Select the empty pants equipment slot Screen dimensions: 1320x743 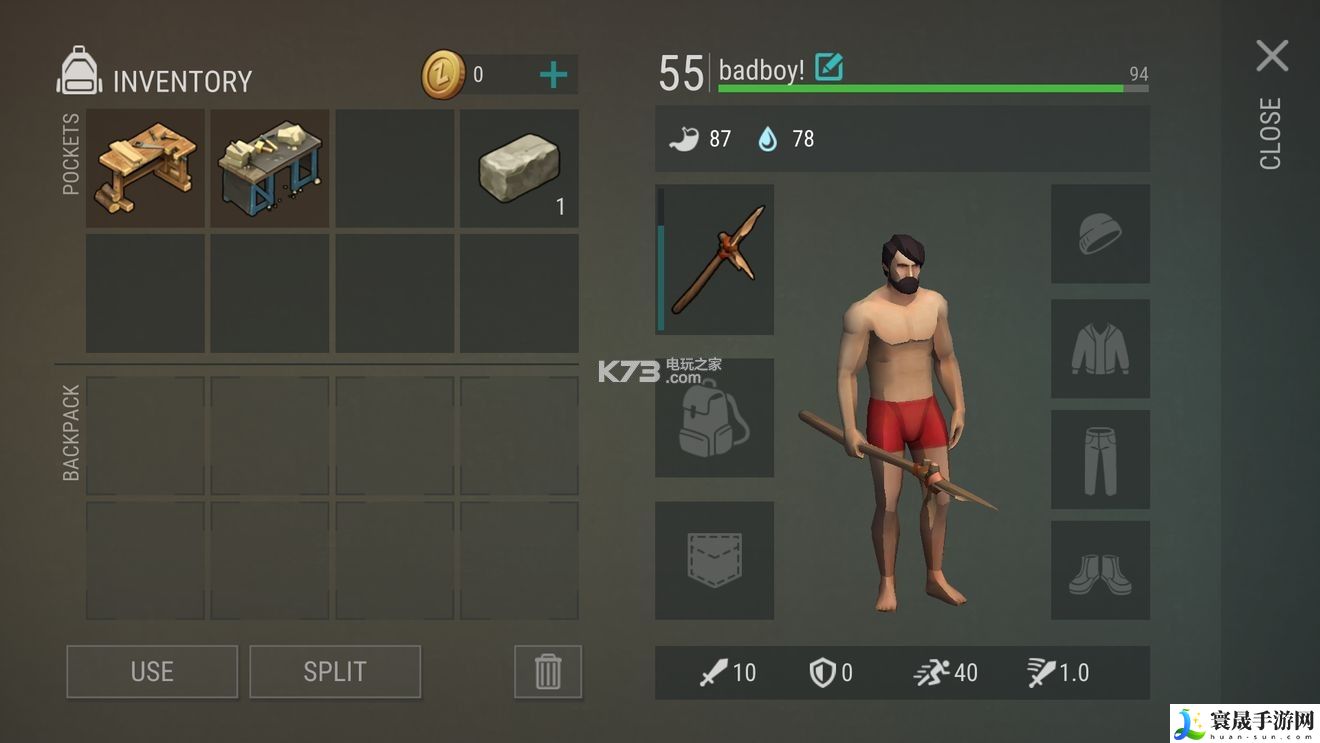[x=1100, y=460]
